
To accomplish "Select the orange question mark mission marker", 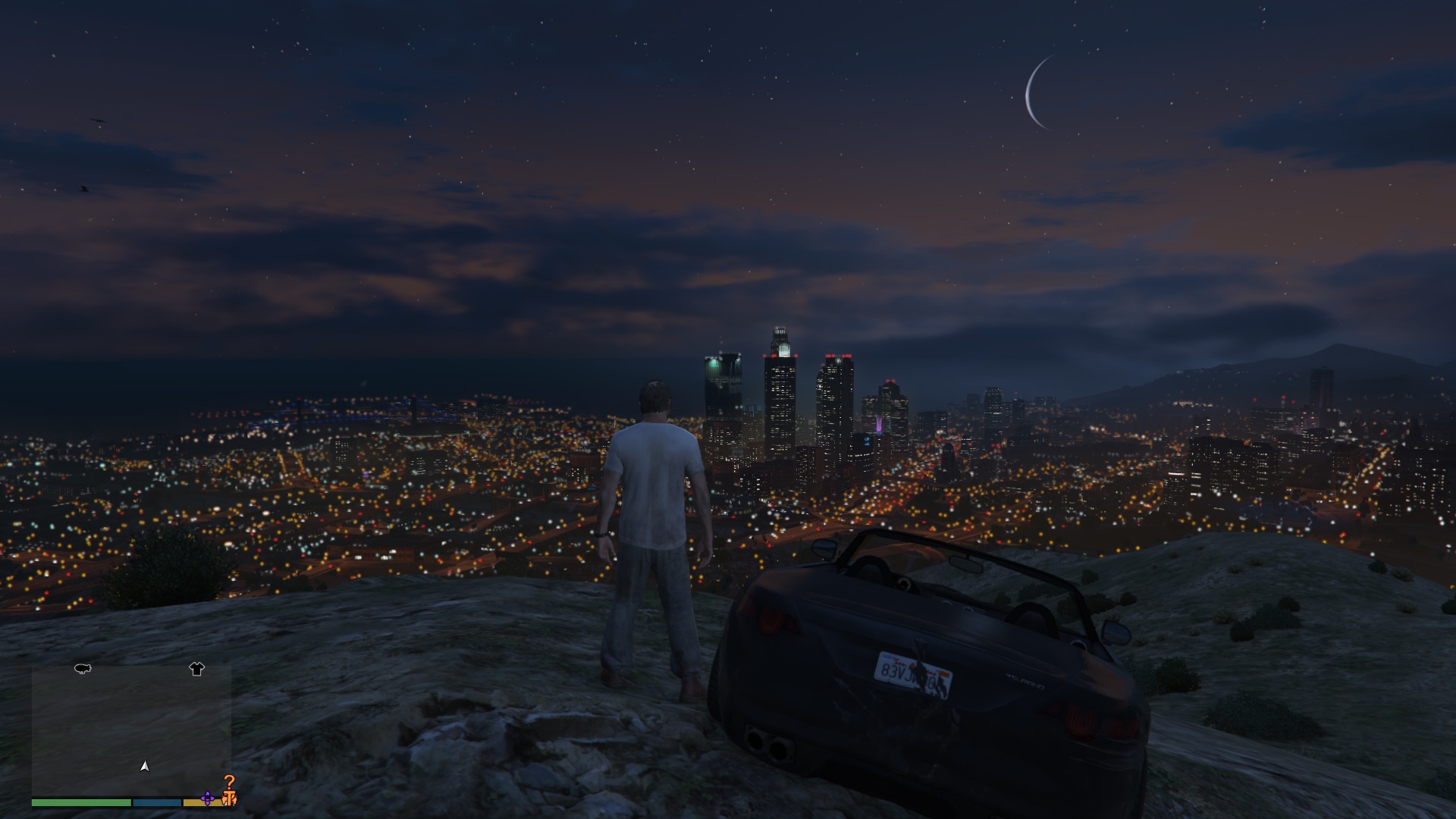I will (x=229, y=782).
